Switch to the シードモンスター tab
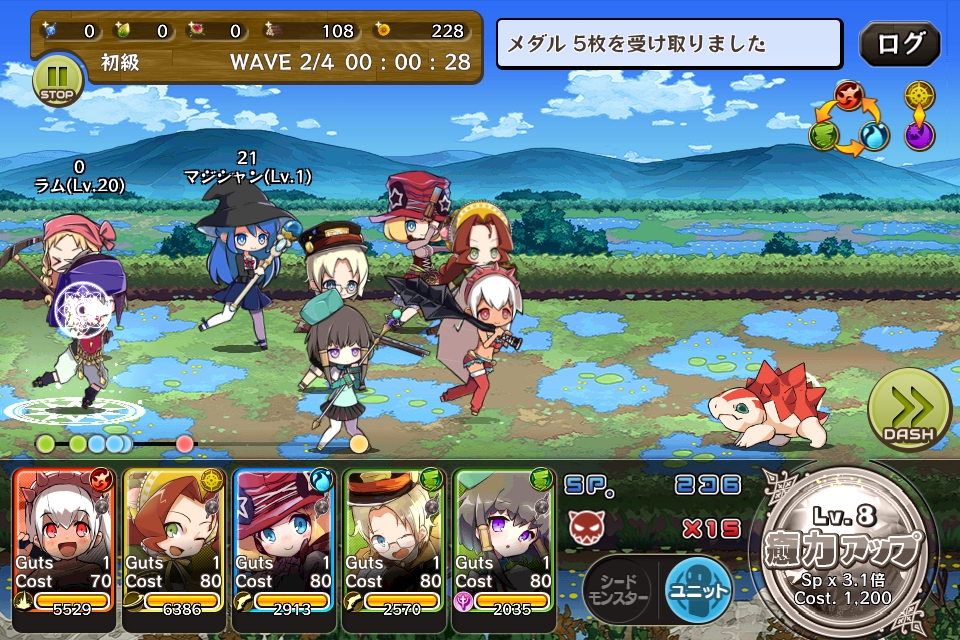 (x=618, y=587)
